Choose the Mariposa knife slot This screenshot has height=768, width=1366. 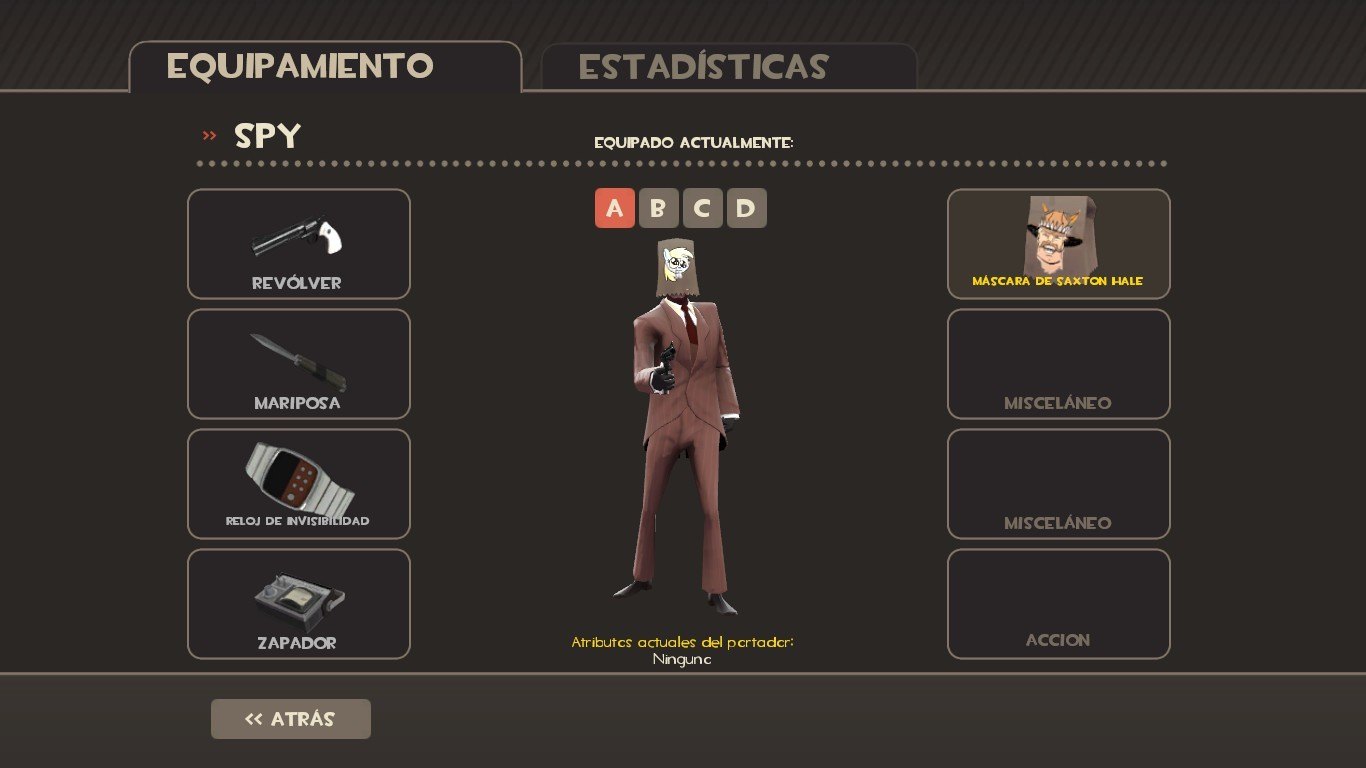point(299,364)
